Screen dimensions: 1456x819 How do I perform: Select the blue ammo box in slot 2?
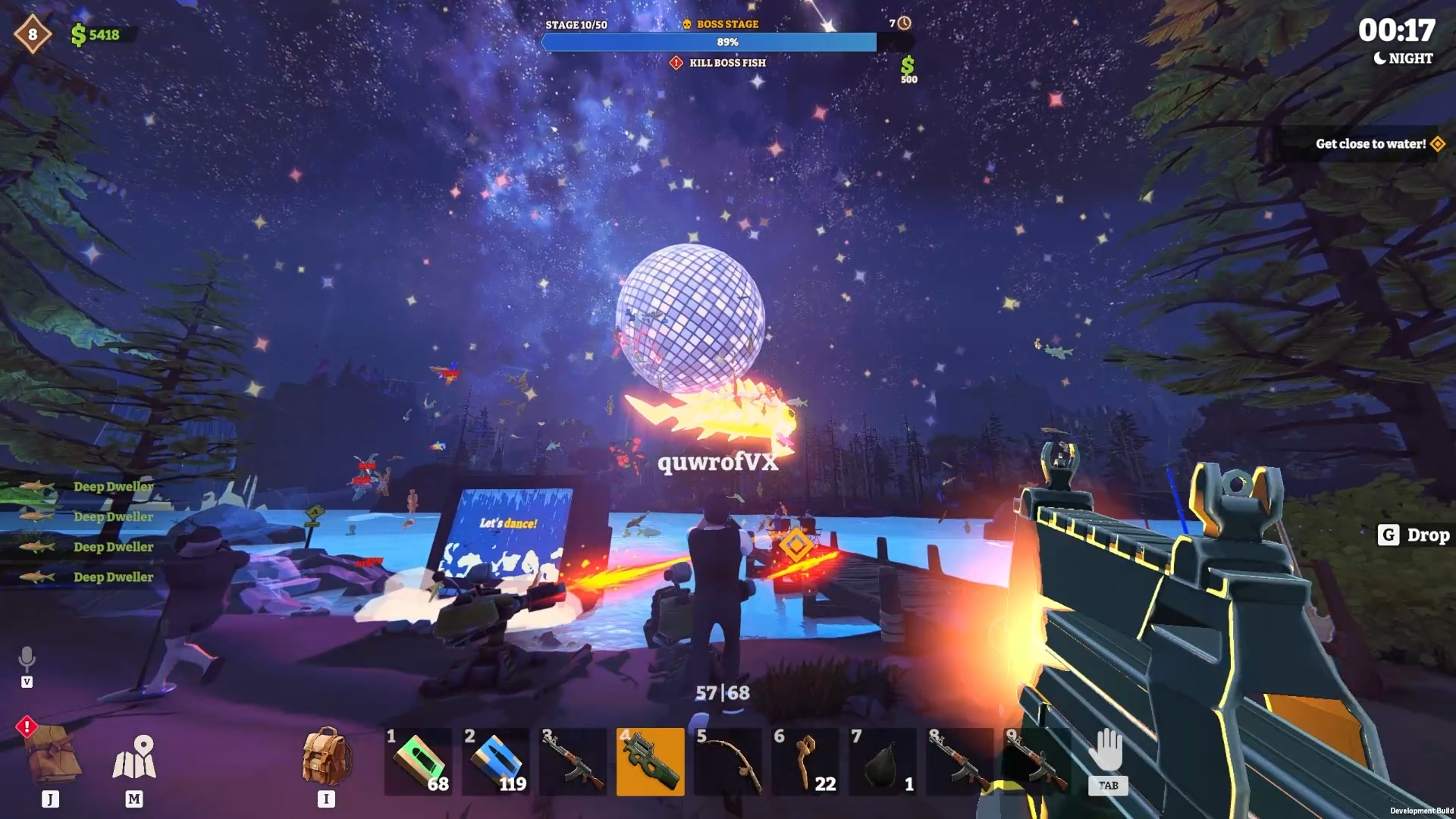click(x=496, y=761)
